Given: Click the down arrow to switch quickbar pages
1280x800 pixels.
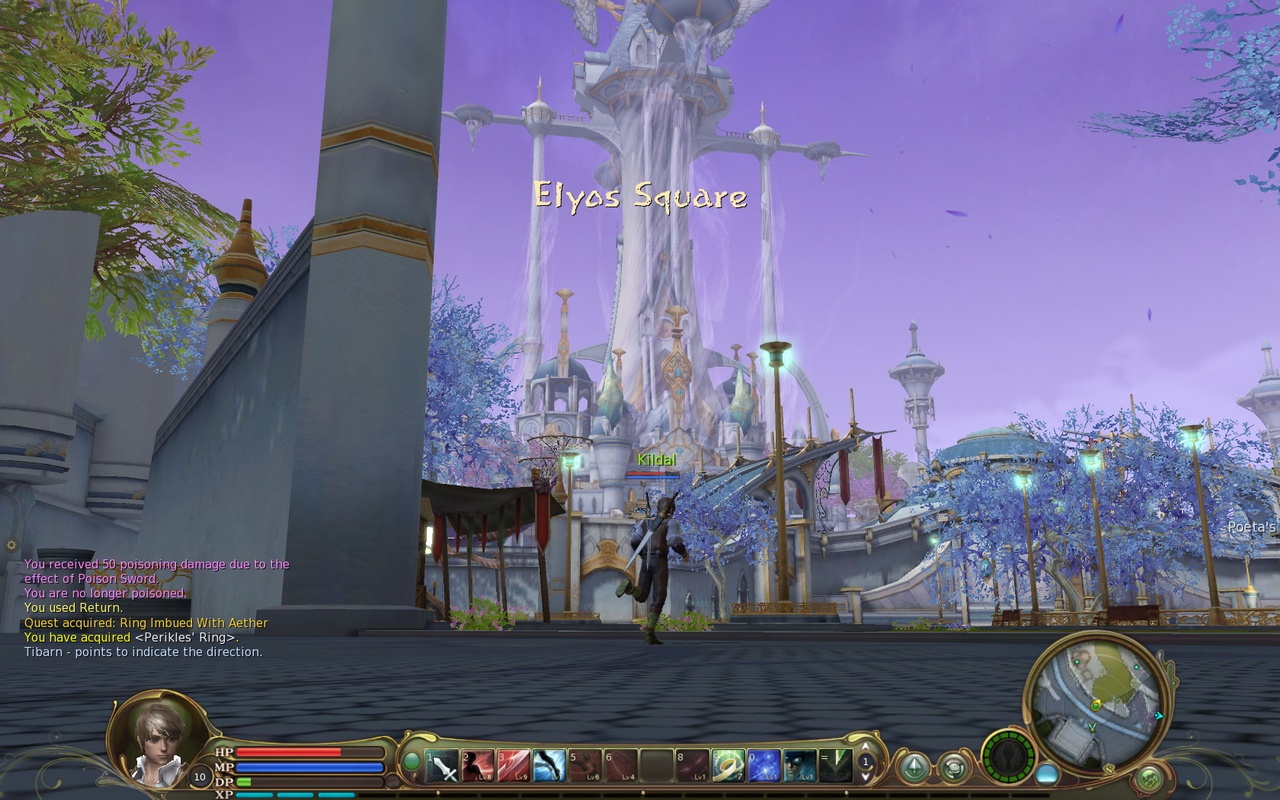Looking at the screenshot, I should tap(865, 777).
